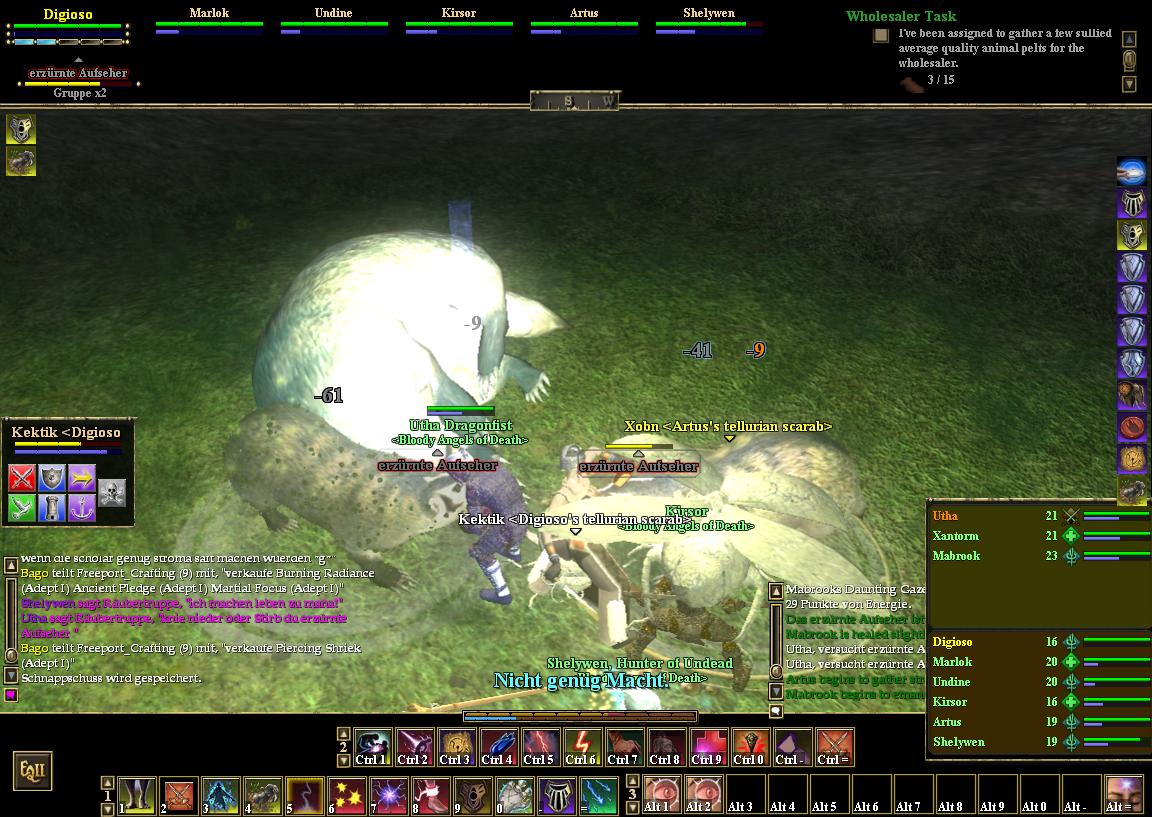Viewport: 1152px width, 817px height.
Task: Use the Ctrl 6 lightning bolt ability
Action: [x=581, y=746]
